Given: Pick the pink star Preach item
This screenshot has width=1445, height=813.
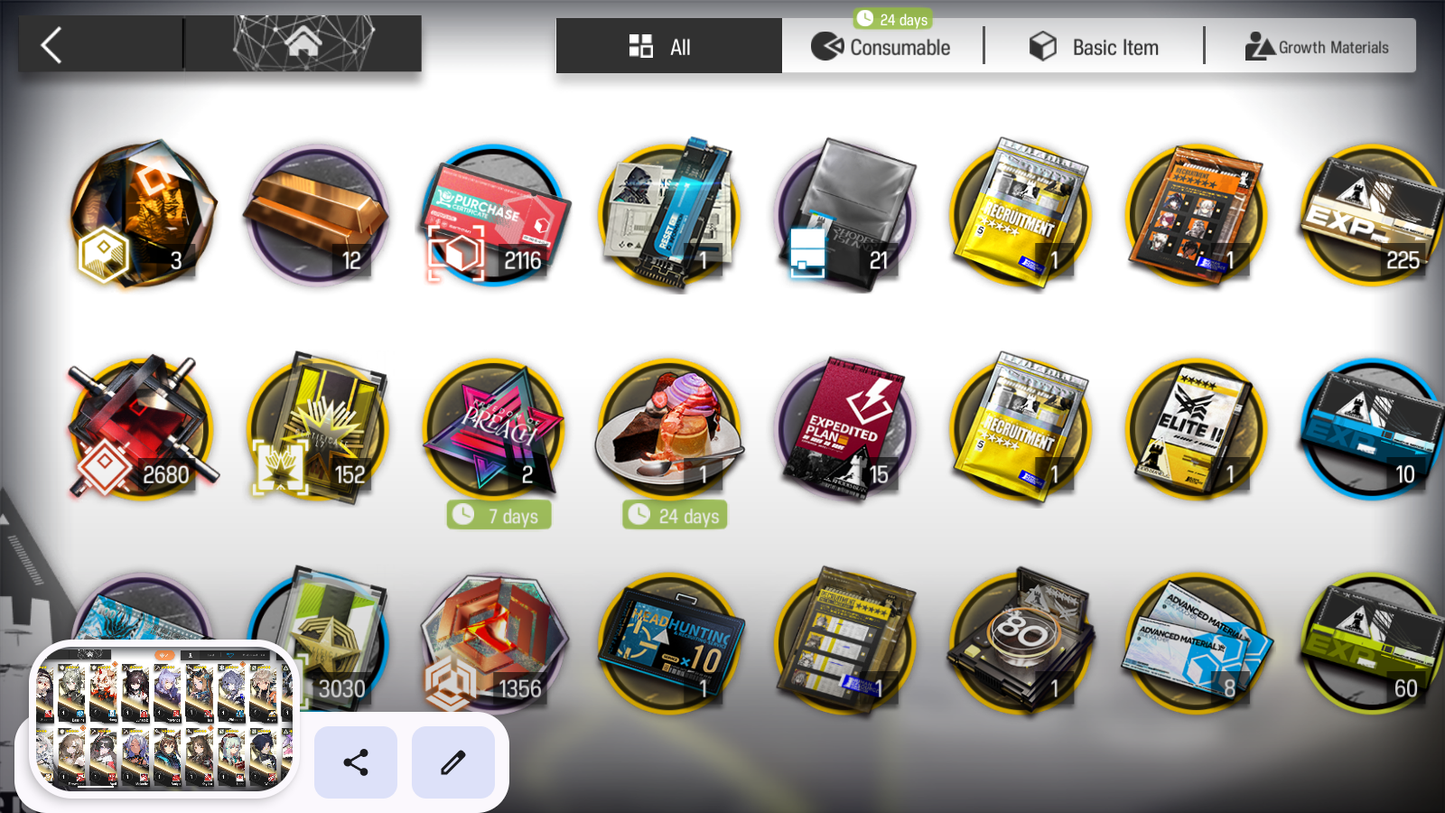Looking at the screenshot, I should click(494, 429).
